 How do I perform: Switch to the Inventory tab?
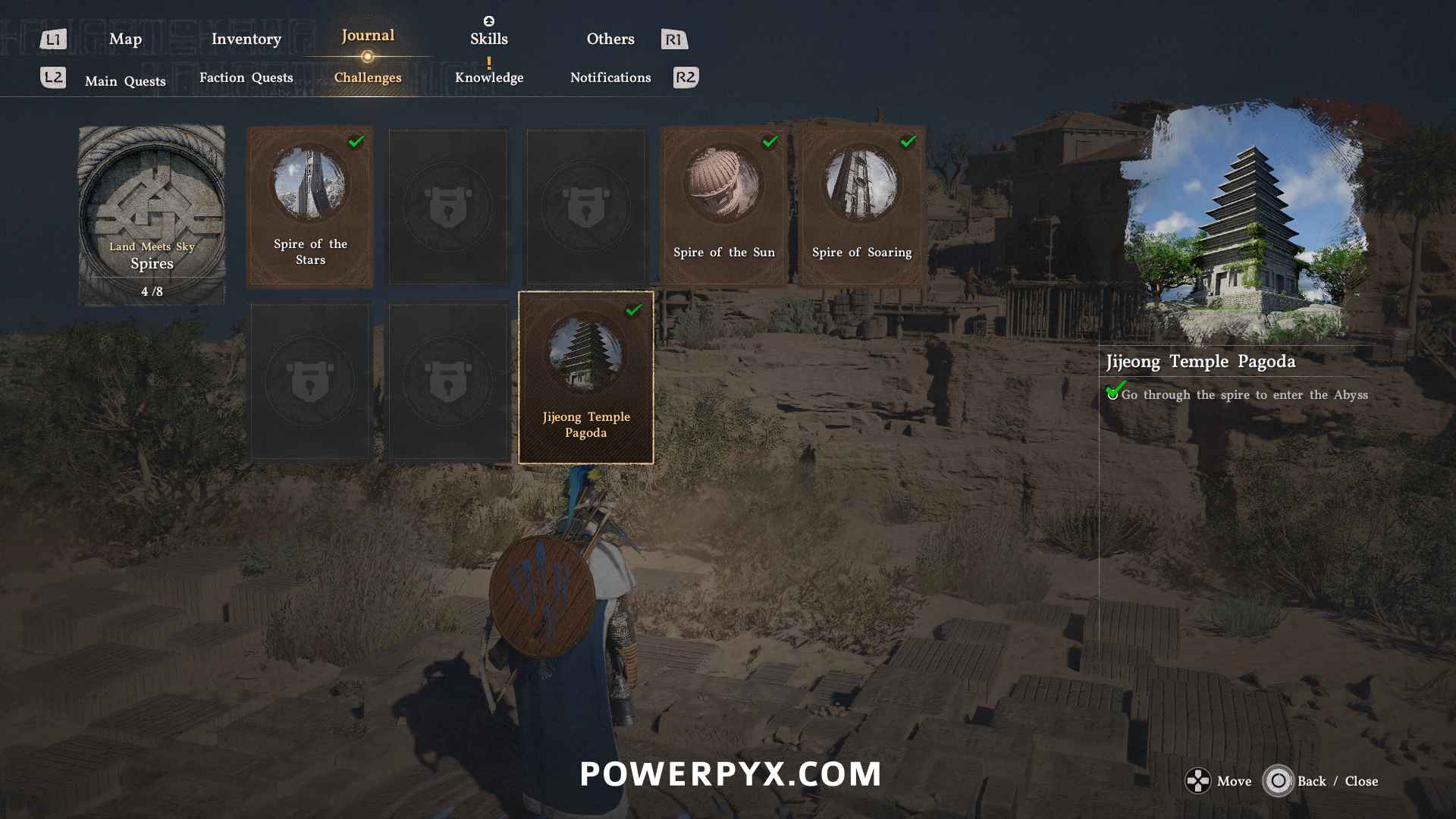click(246, 39)
